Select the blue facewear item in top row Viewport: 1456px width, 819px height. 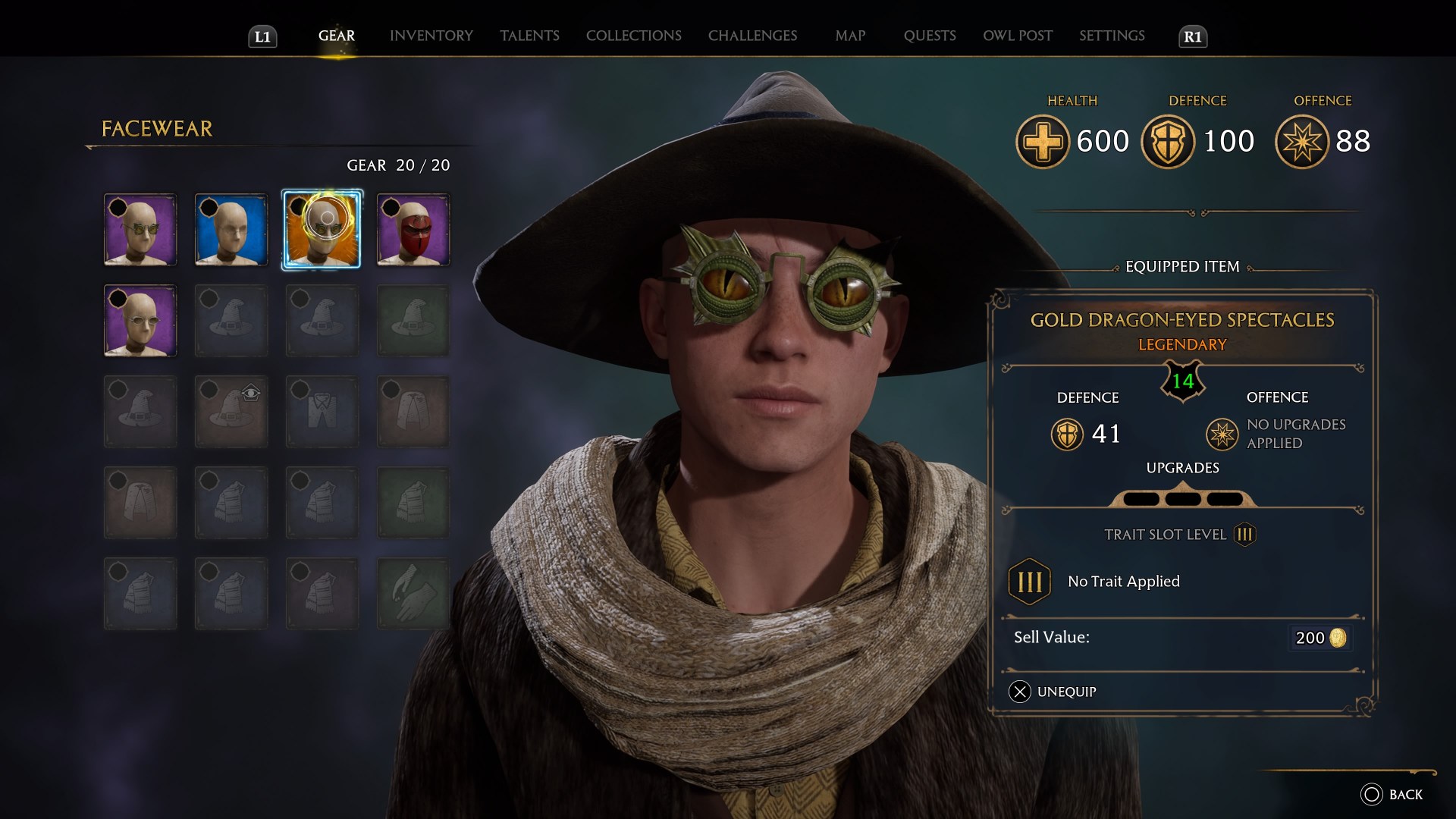point(231,230)
